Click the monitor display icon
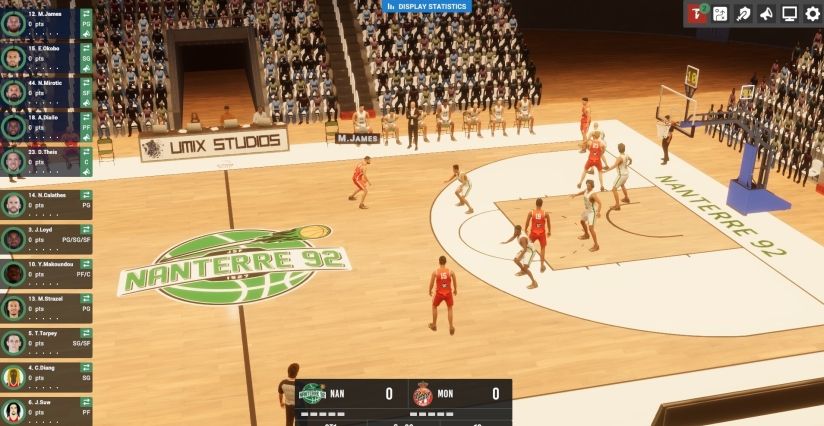This screenshot has height=426, width=824. tap(789, 14)
